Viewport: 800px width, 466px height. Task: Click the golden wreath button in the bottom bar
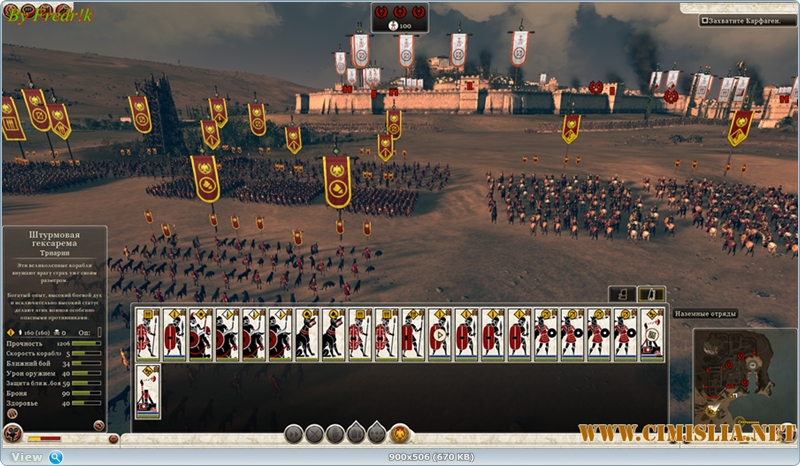tap(399, 433)
